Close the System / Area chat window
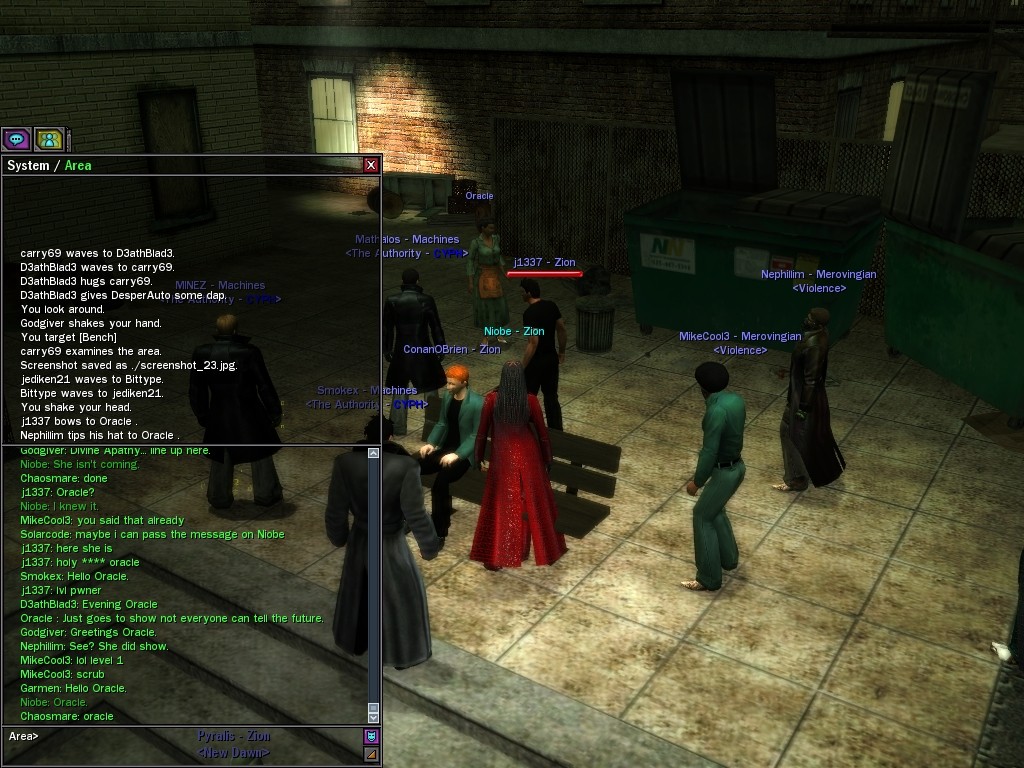1024x768 pixels. [x=371, y=165]
